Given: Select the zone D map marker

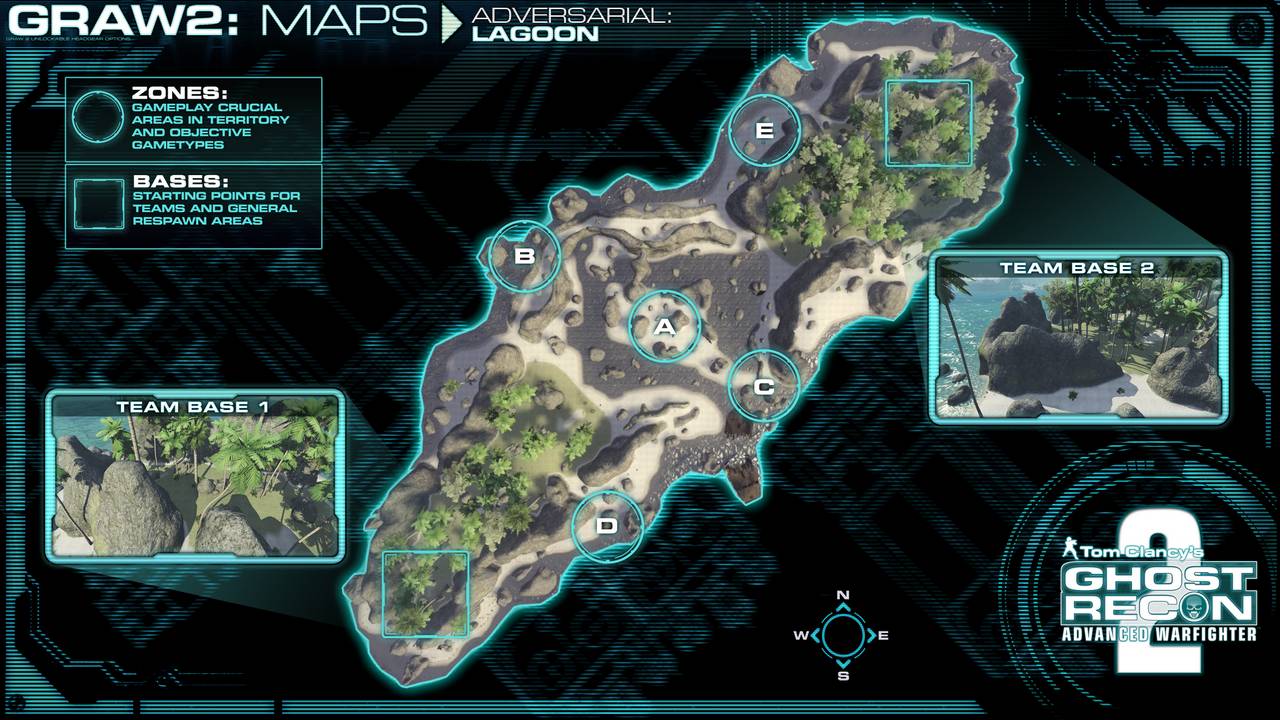Looking at the screenshot, I should tap(606, 525).
